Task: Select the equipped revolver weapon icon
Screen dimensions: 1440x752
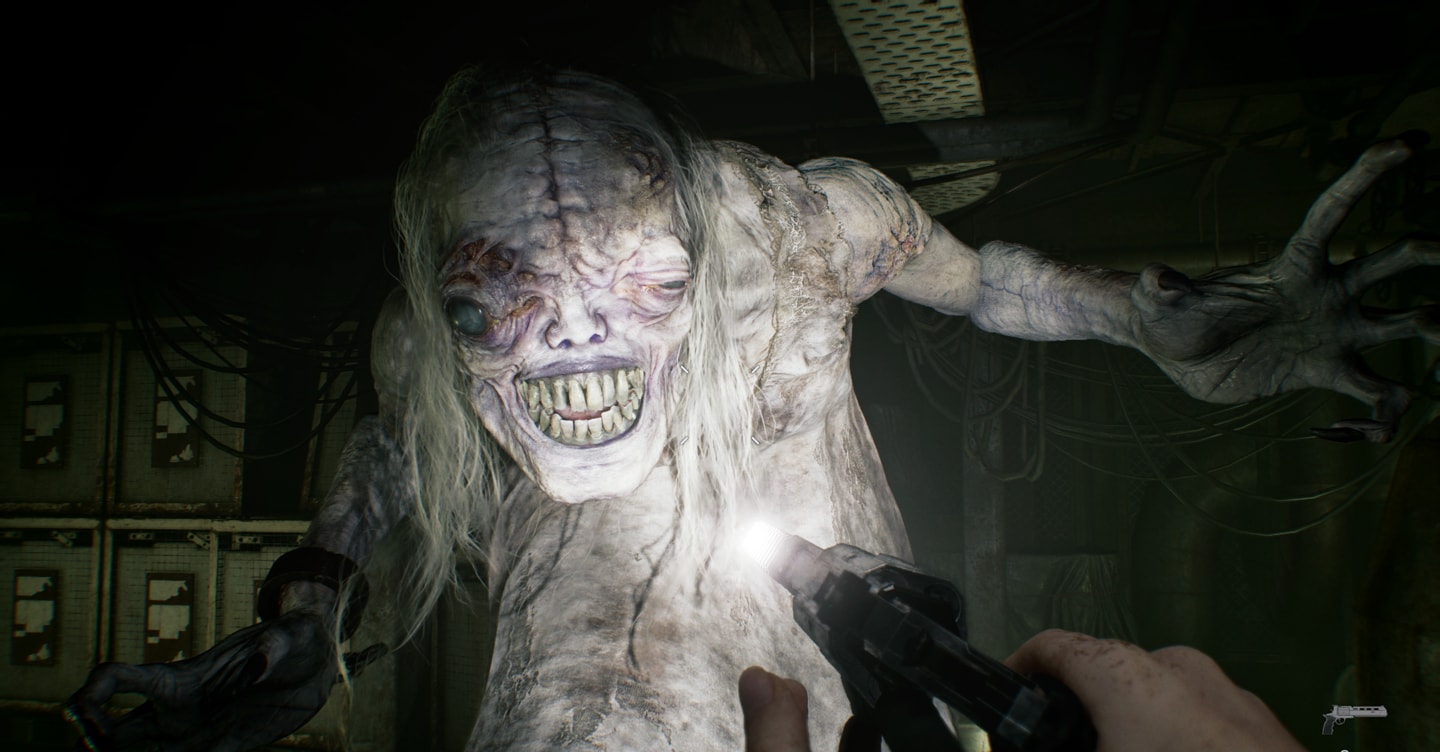Action: point(1353,717)
